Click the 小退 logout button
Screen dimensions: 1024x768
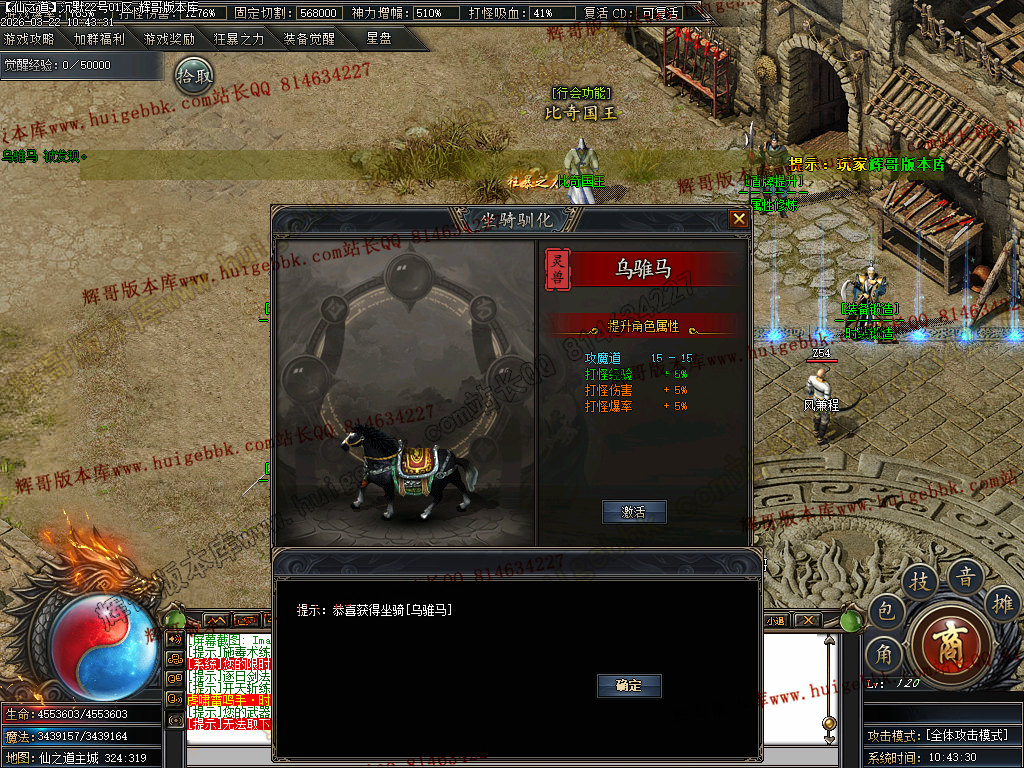[x=775, y=620]
